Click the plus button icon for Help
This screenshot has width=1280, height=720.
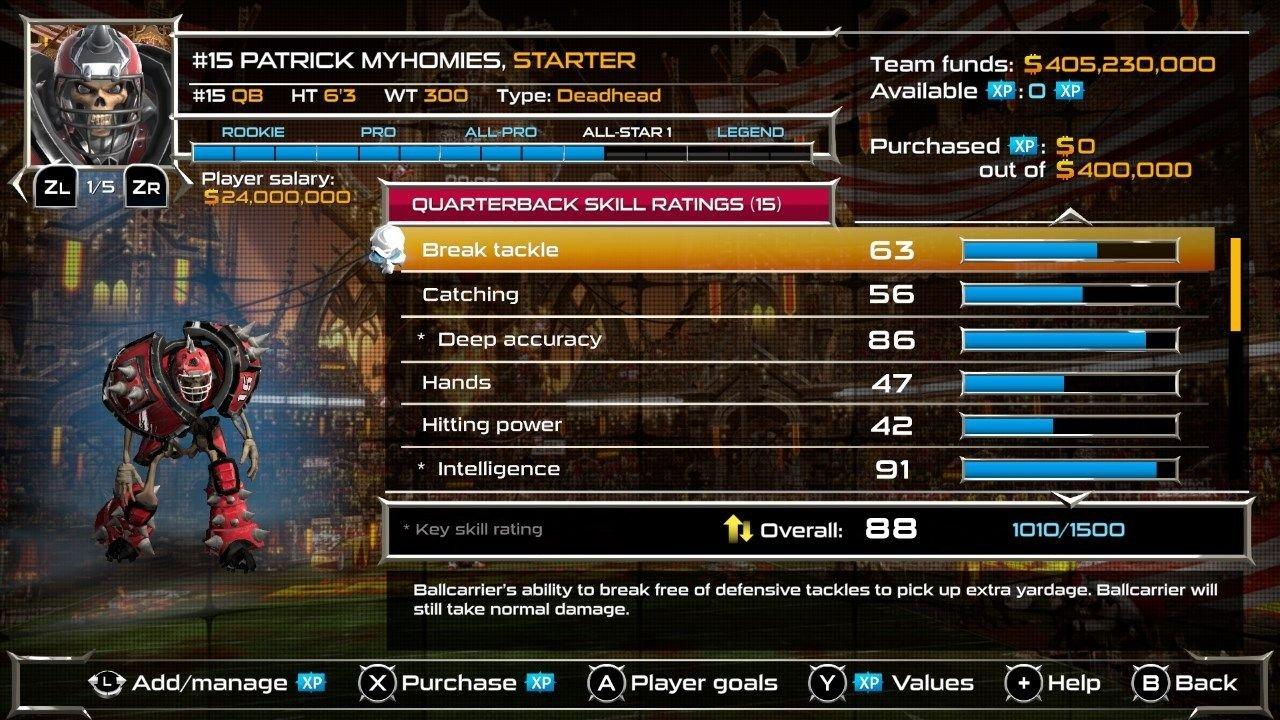point(1026,683)
